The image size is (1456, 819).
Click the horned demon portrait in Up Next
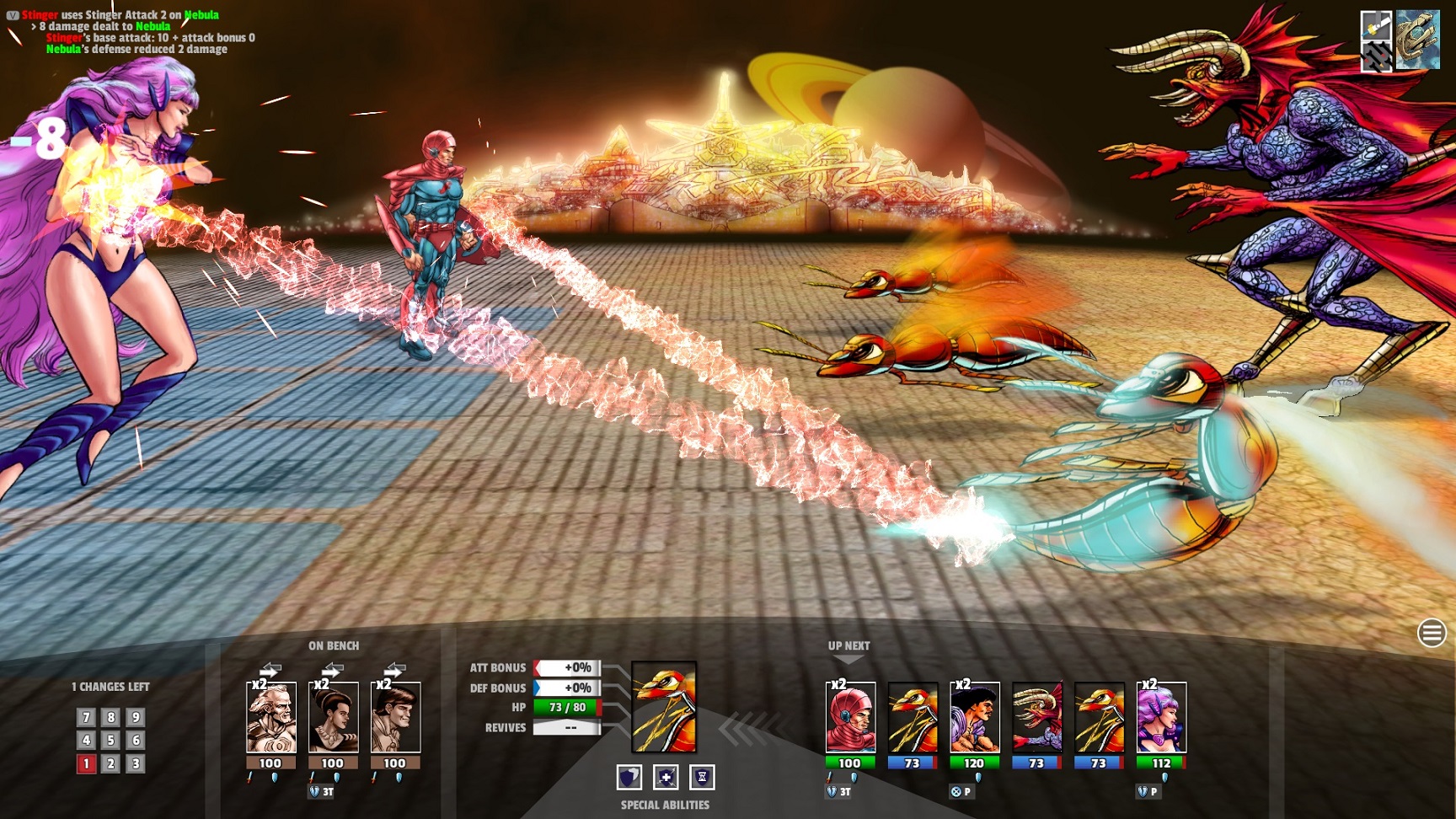click(1037, 718)
